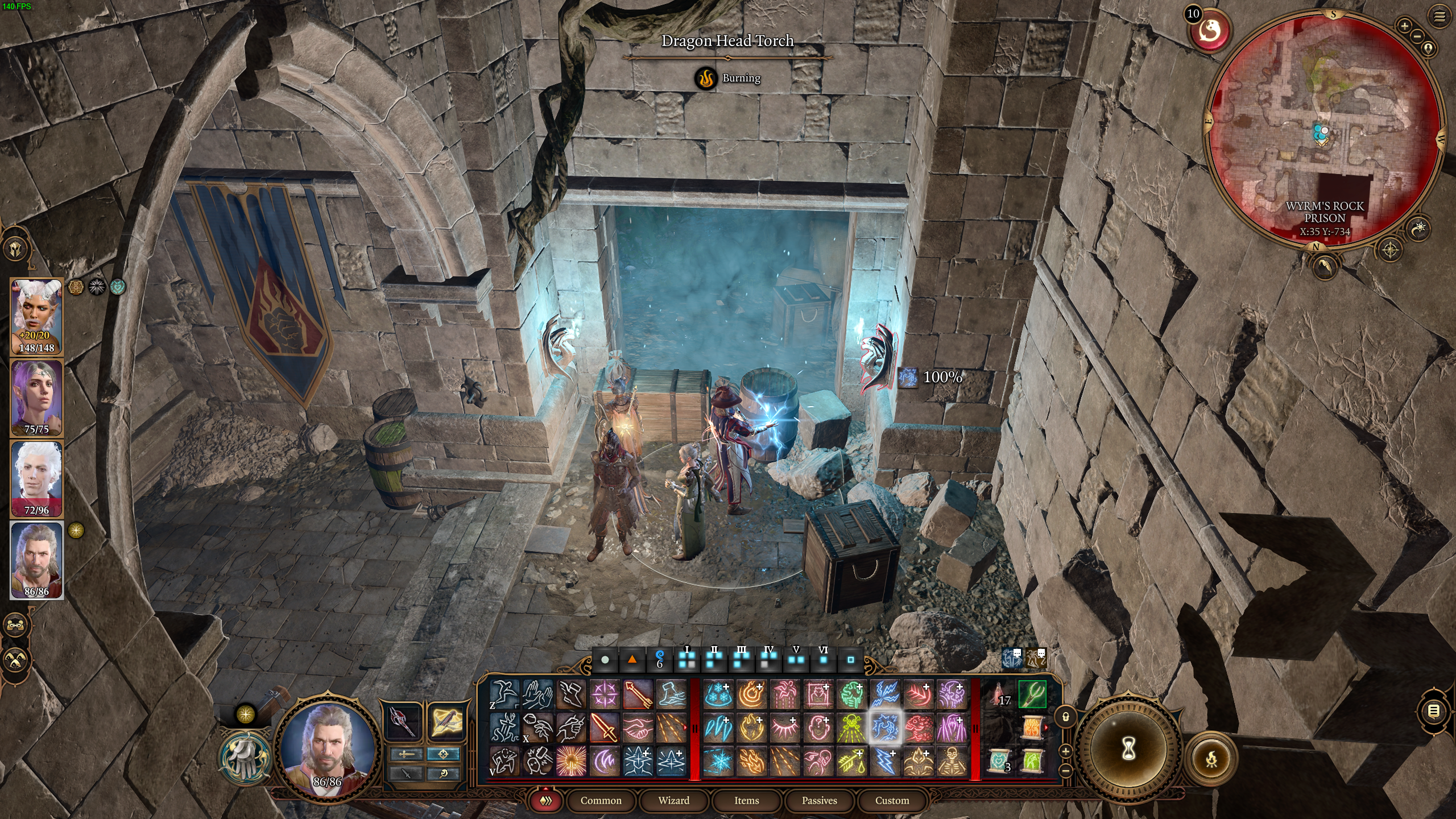Select the white-haired horned companion portrait
Screen dimensions: 1456x819
(x=37, y=317)
